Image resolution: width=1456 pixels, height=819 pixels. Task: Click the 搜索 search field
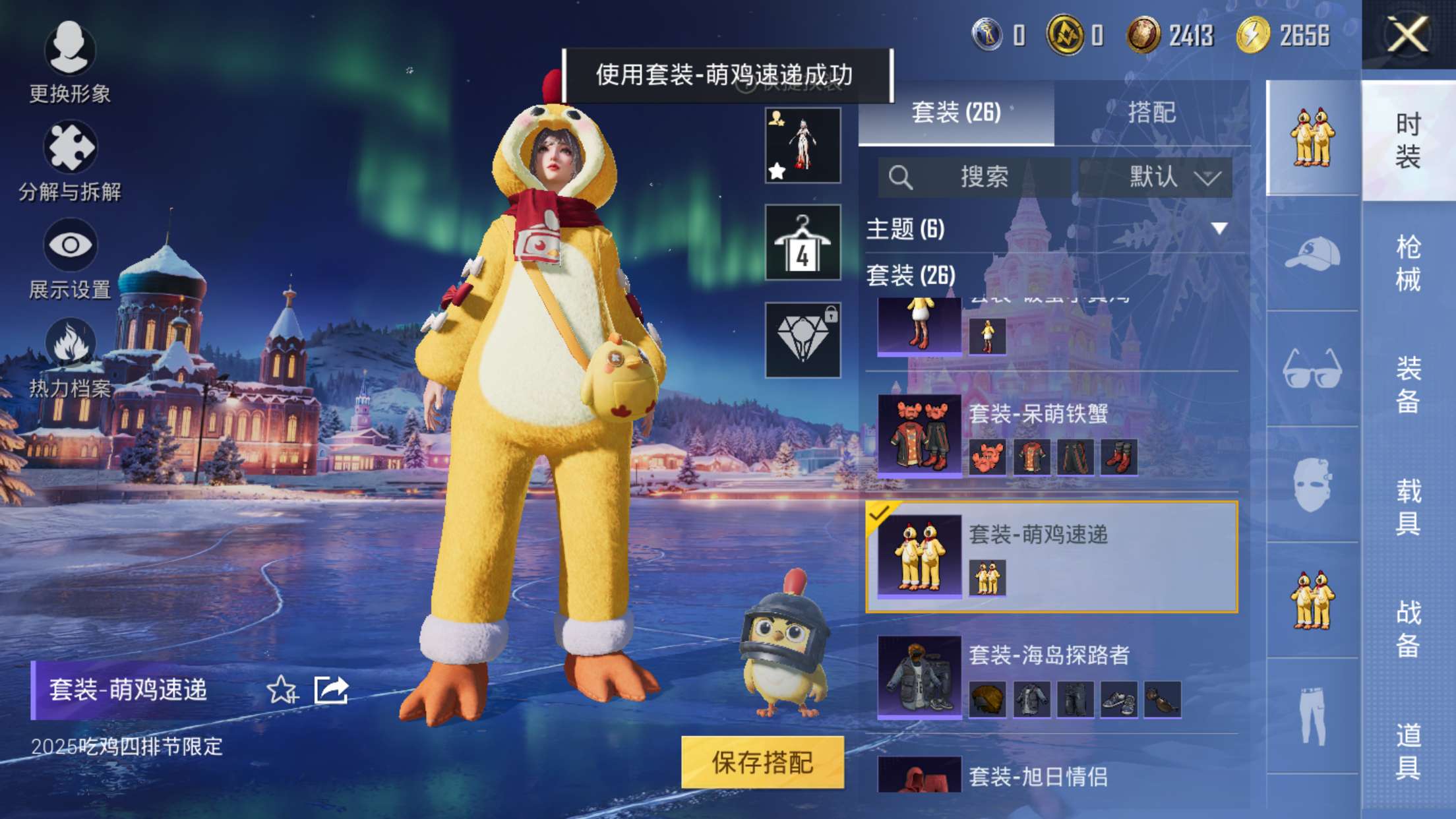pos(975,177)
